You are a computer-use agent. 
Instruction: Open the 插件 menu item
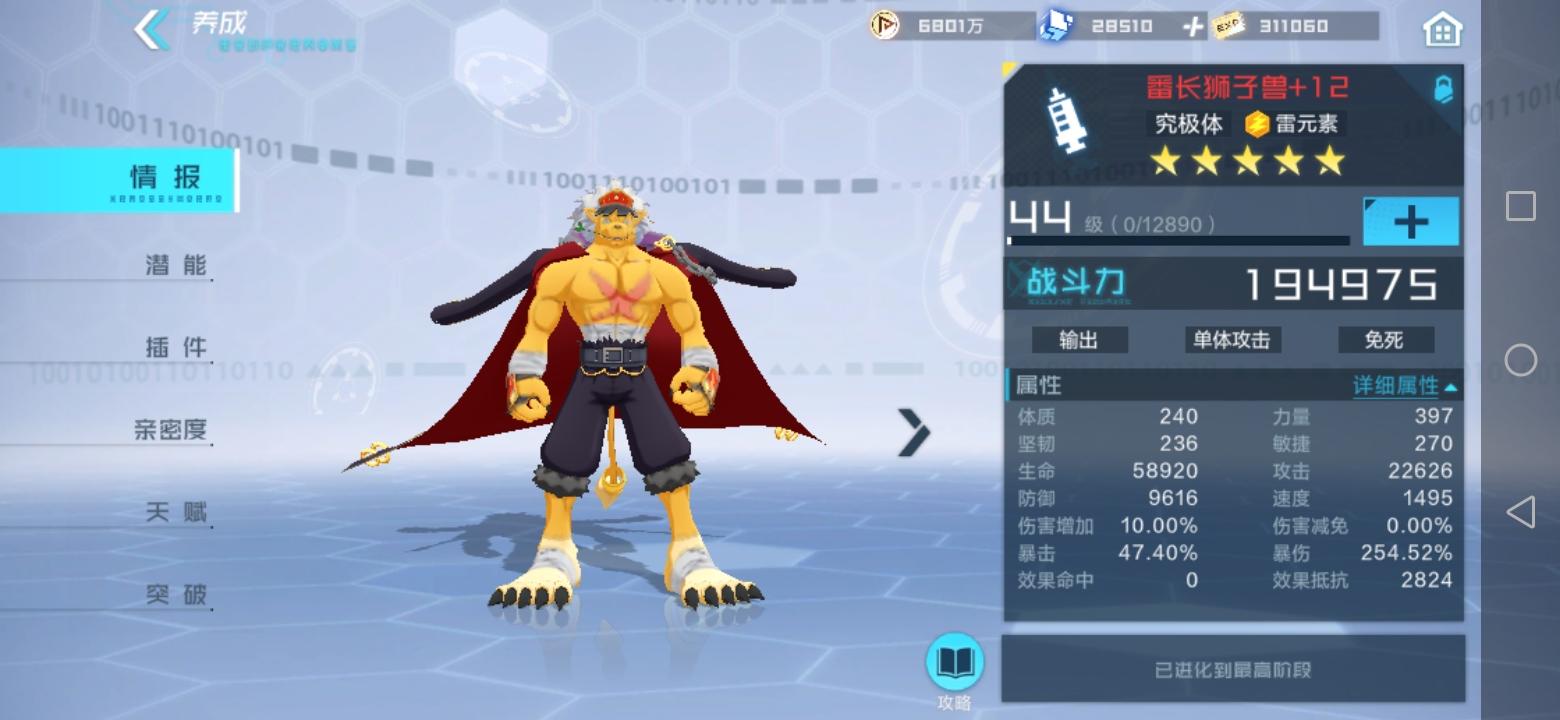click(x=176, y=347)
